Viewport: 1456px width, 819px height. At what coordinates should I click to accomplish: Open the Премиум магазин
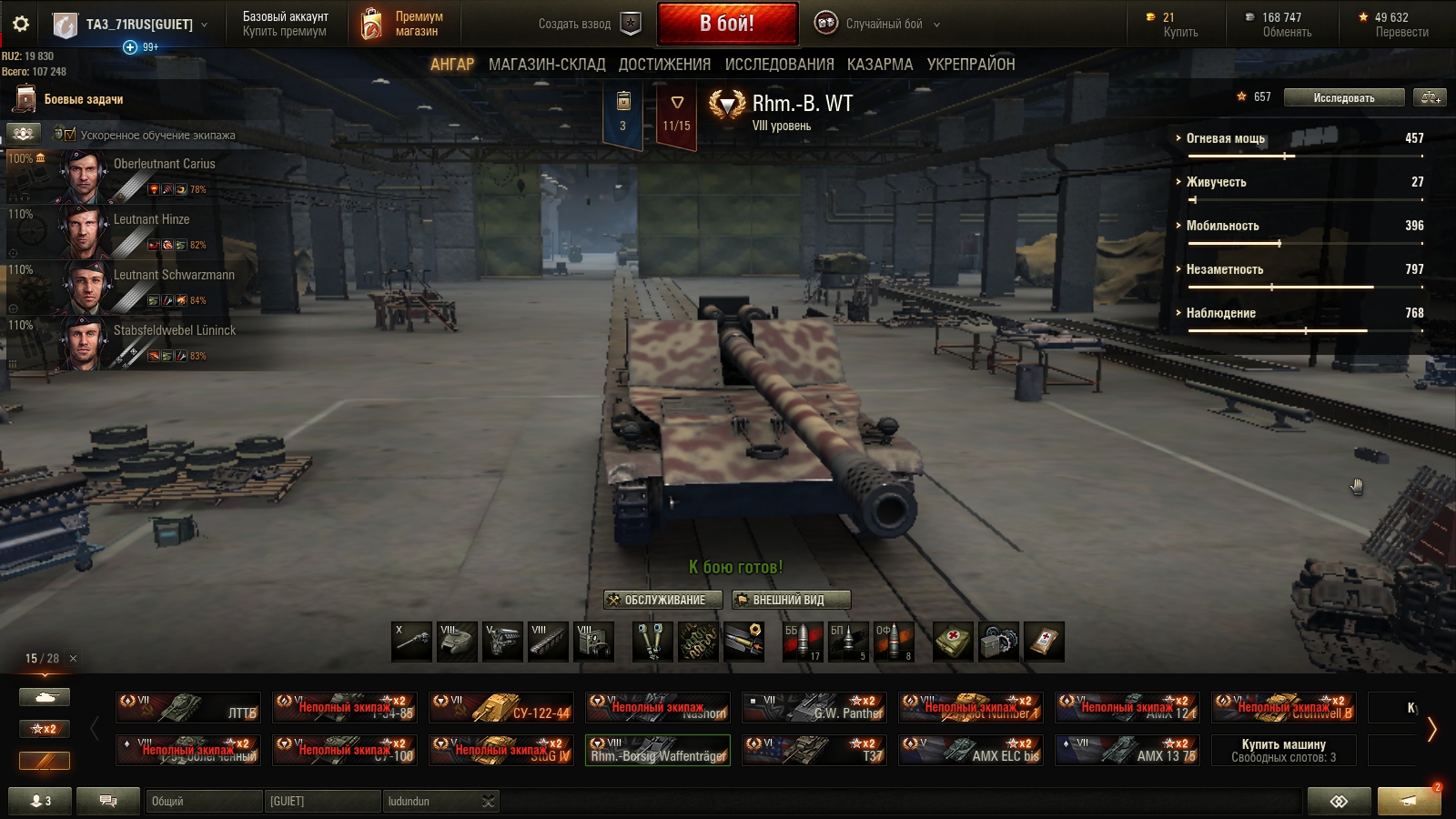pyautogui.click(x=402, y=25)
